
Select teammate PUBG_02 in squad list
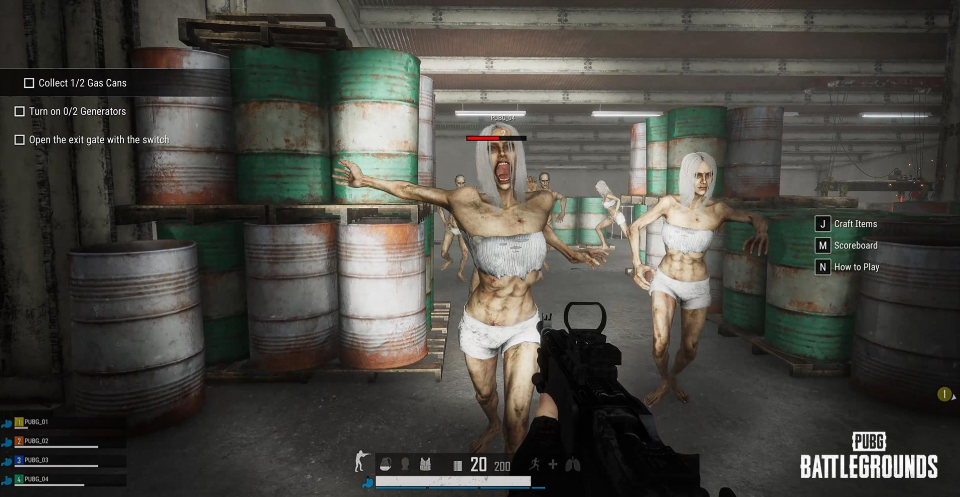[x=36, y=441]
